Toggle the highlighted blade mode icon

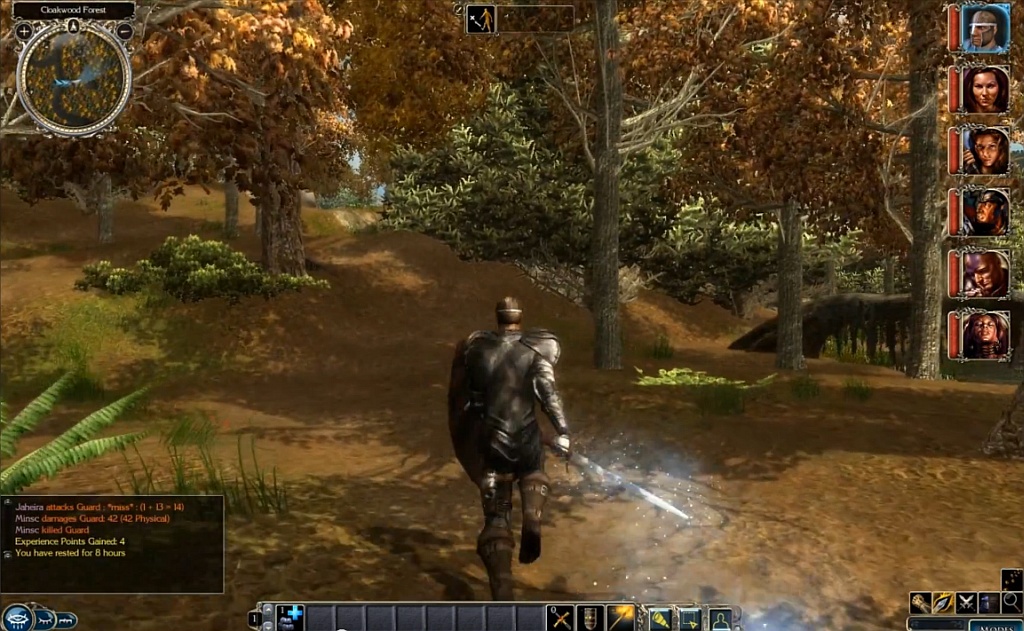[943, 602]
